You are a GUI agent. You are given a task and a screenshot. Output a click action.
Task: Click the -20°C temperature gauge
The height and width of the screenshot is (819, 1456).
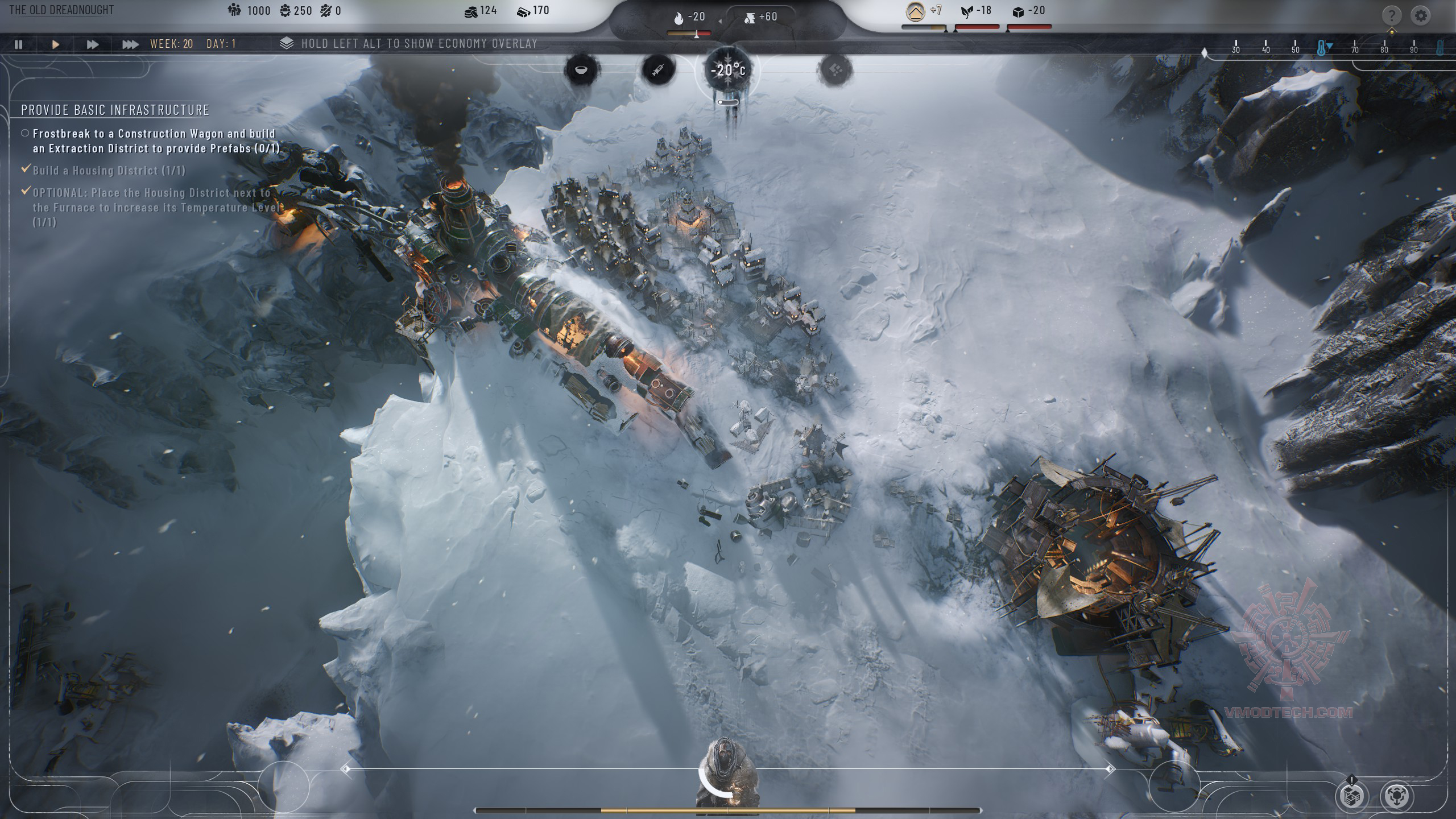(728, 71)
